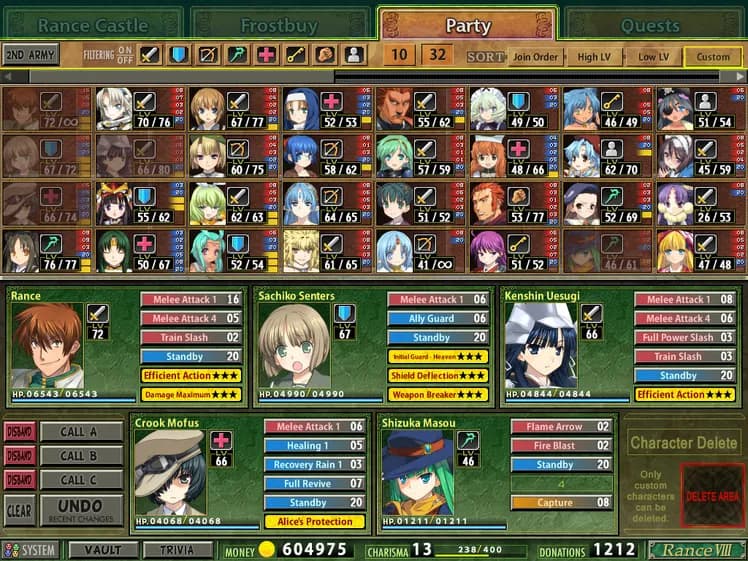
Task: Select the Call A formation button
Action: tap(79, 431)
